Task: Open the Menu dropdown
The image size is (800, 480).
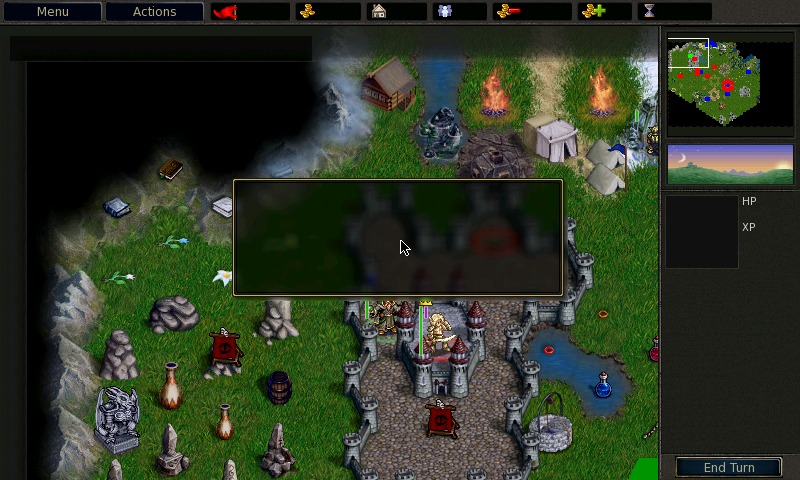Action: [53, 12]
